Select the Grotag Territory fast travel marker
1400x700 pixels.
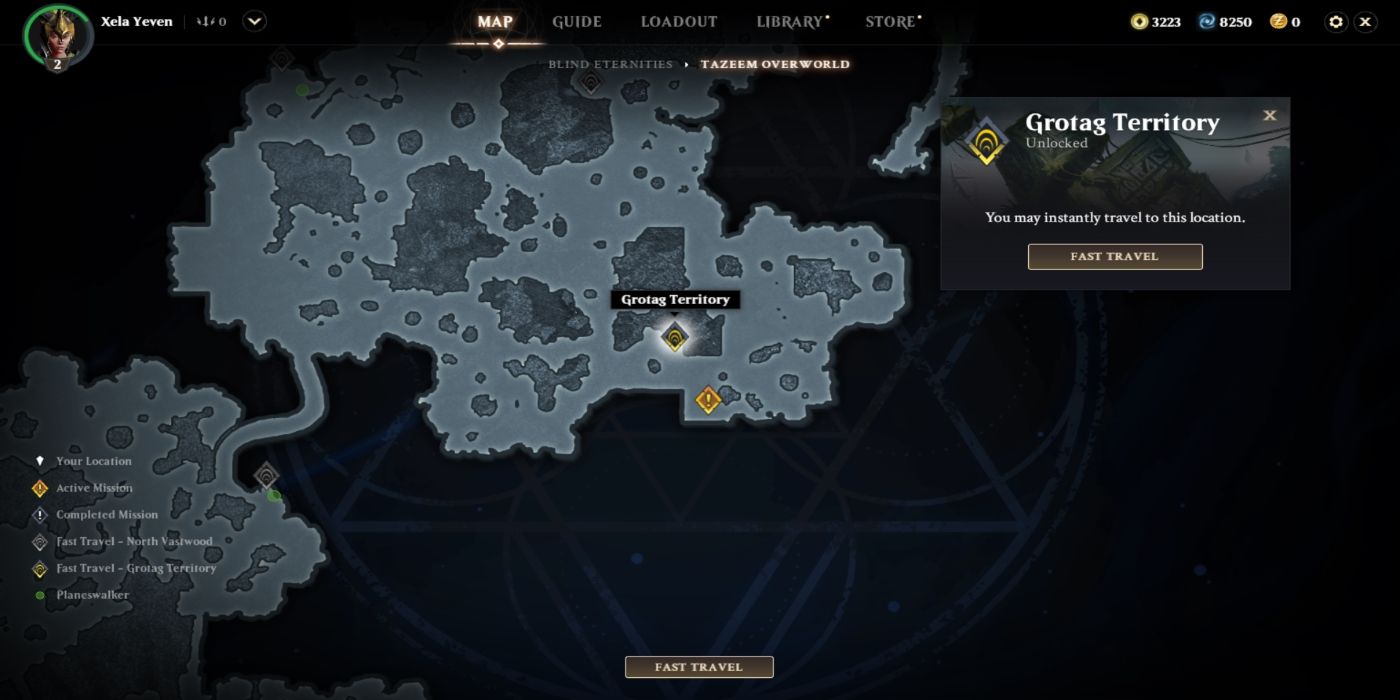point(676,338)
